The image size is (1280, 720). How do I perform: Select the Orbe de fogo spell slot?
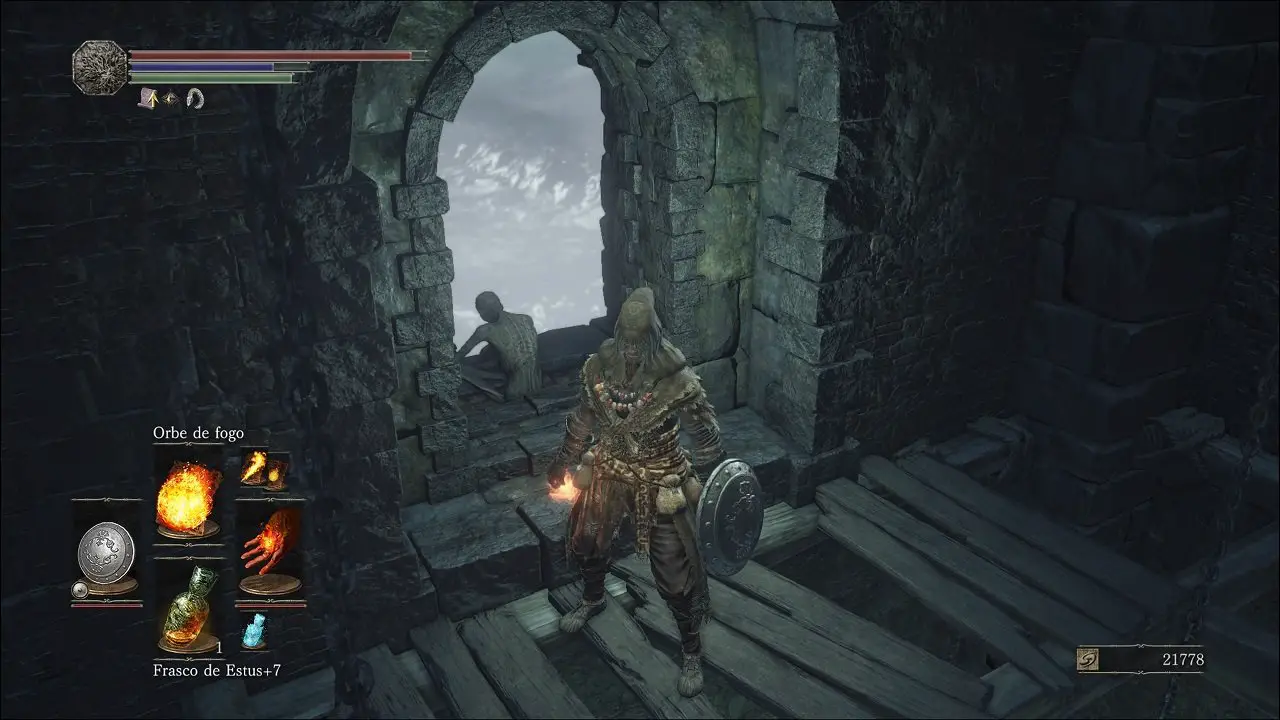tap(189, 495)
